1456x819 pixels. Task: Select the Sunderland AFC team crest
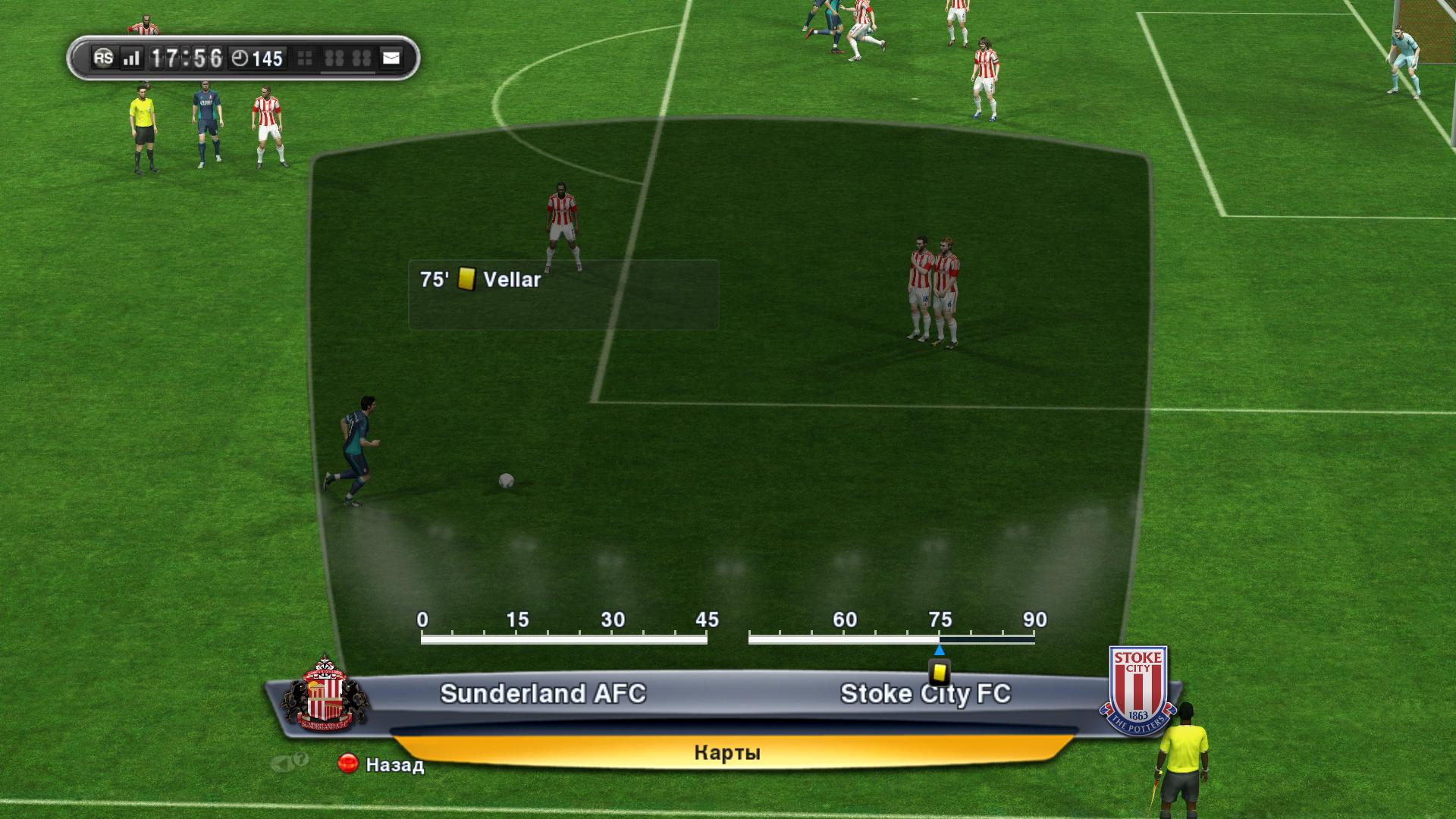[324, 694]
